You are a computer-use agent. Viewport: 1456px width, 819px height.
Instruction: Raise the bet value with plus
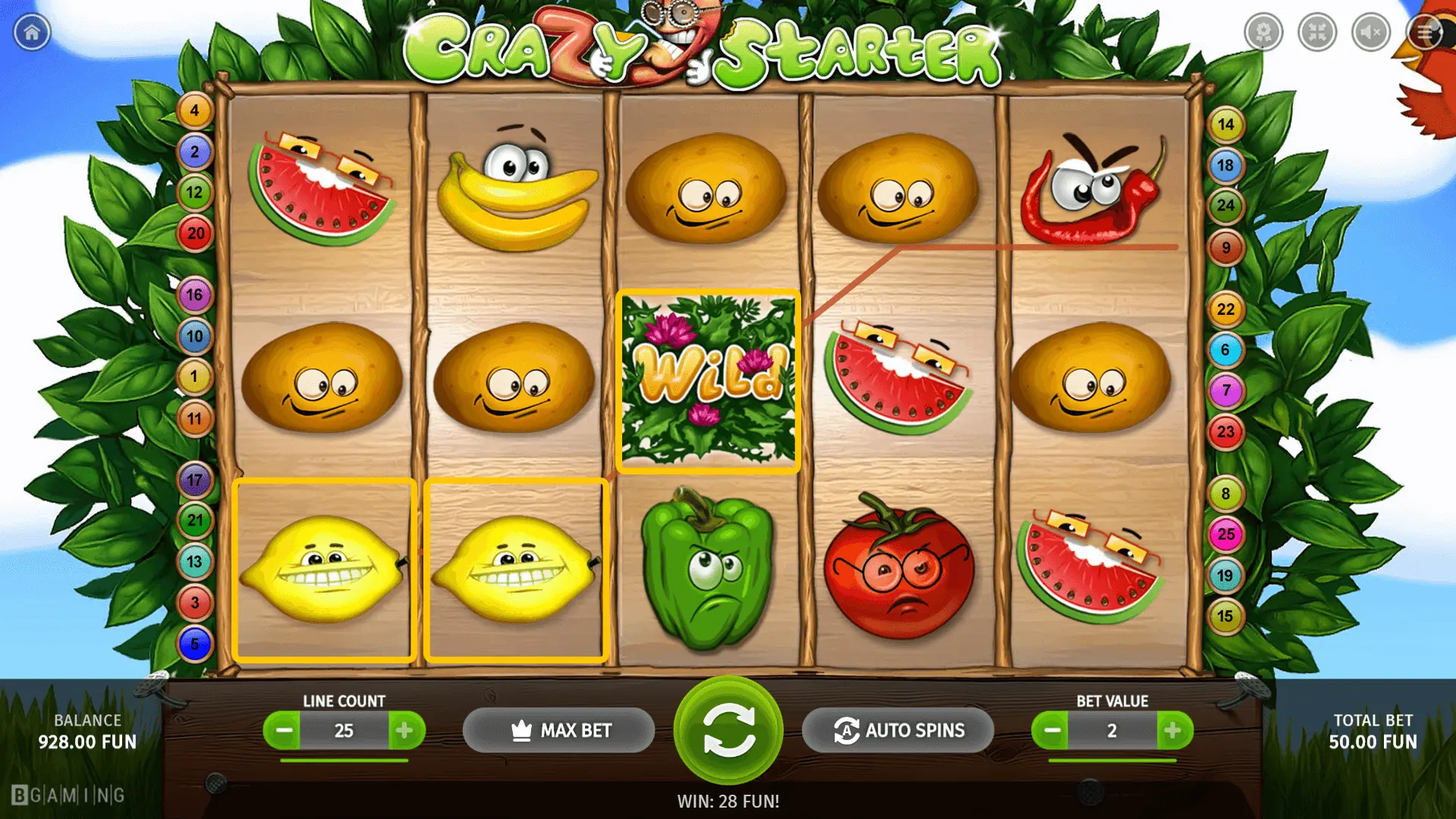click(1173, 730)
